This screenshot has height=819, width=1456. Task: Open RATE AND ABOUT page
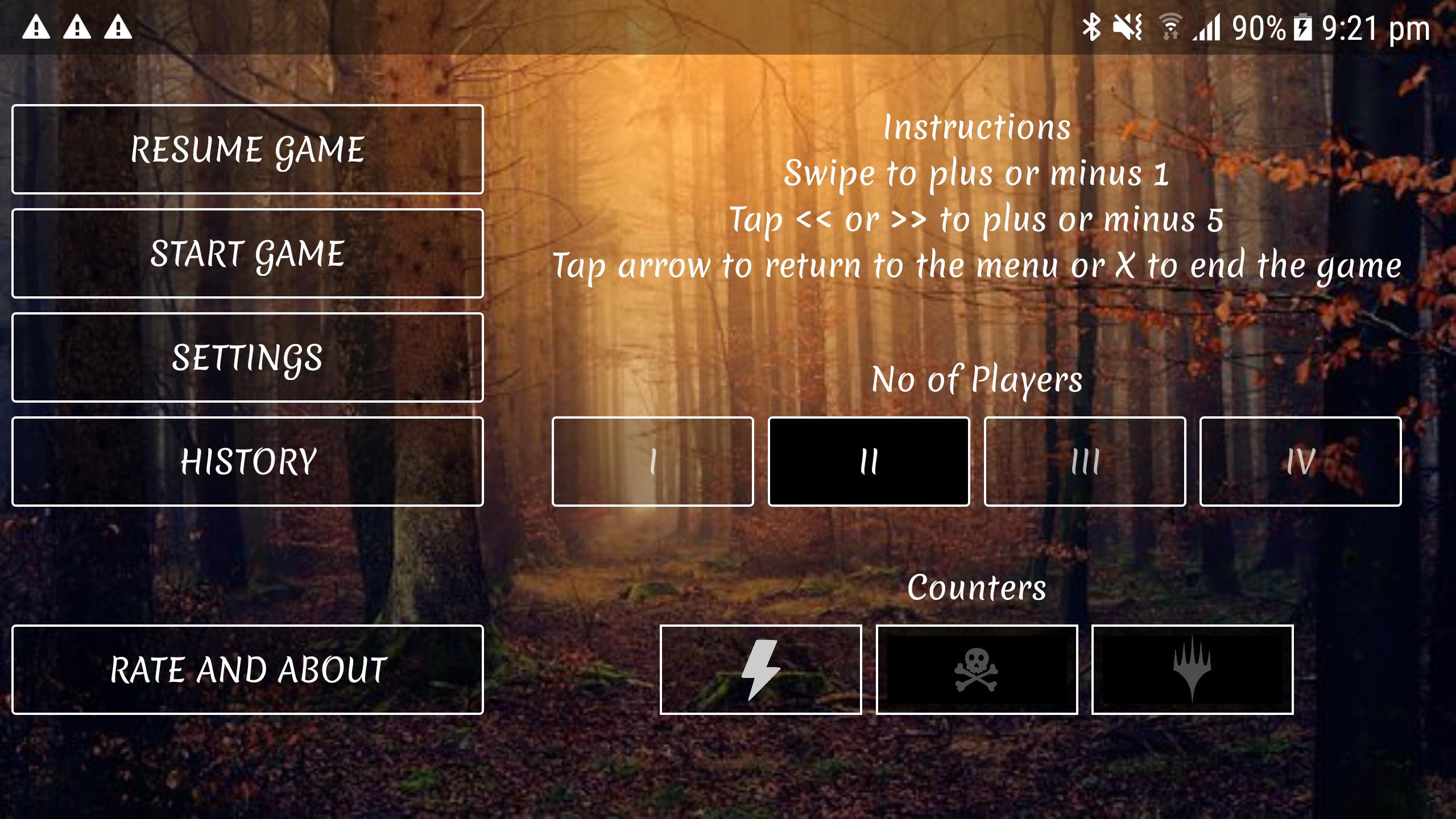[247, 669]
